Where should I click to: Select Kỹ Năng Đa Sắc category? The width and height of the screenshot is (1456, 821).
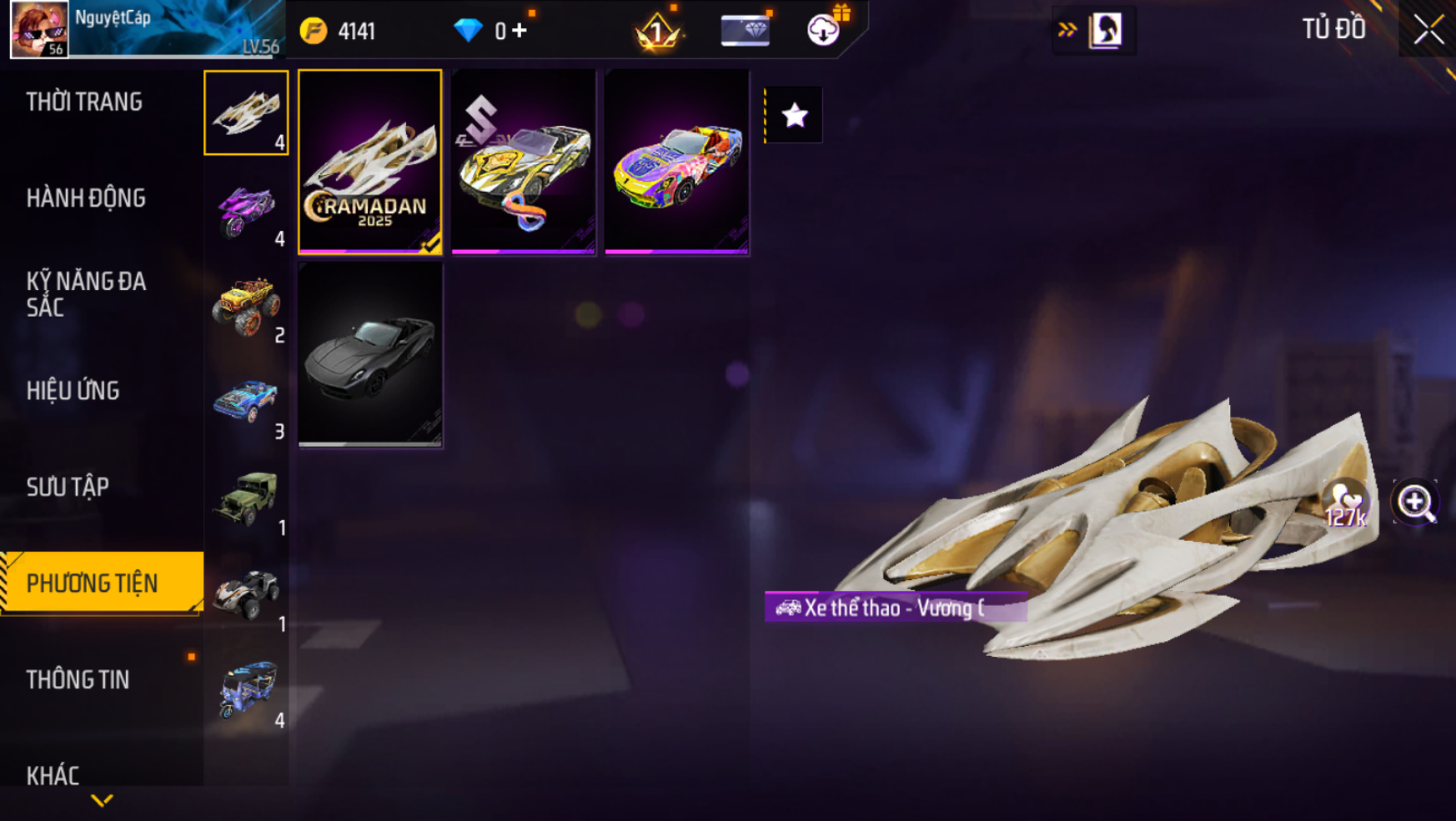86,294
